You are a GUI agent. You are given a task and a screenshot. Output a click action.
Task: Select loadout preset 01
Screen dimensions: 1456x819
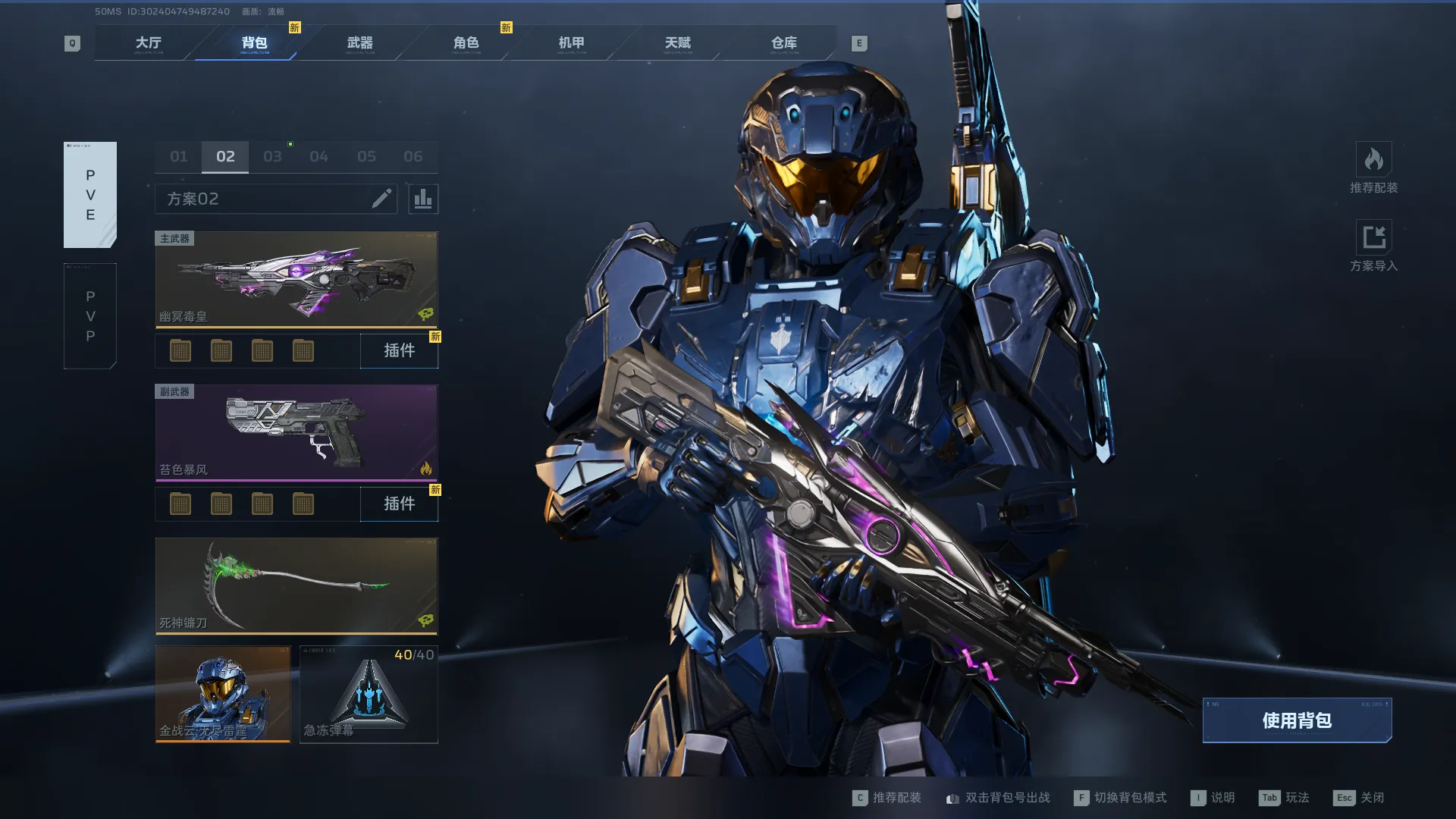[178, 157]
